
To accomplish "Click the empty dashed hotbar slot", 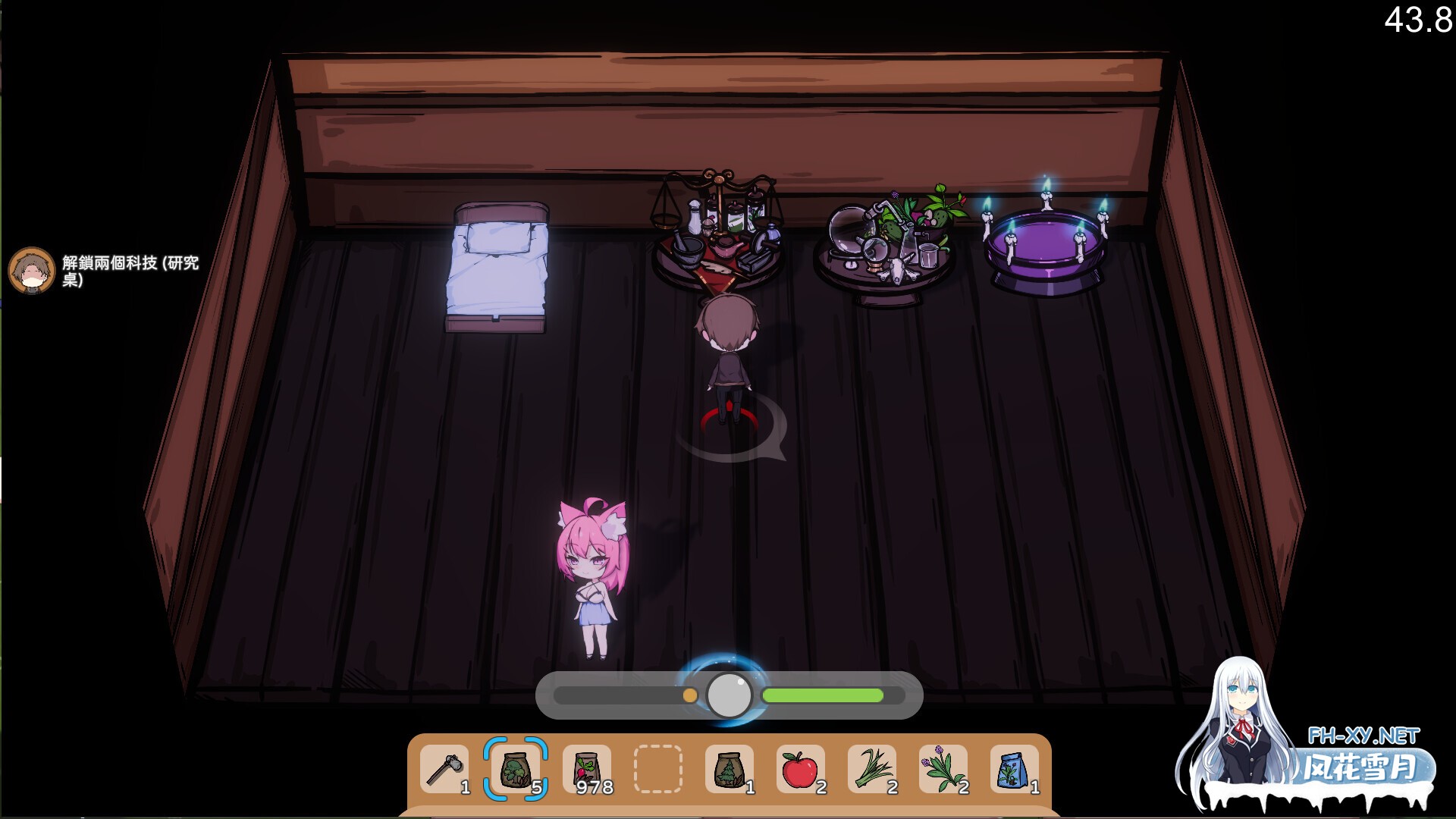I will click(658, 769).
